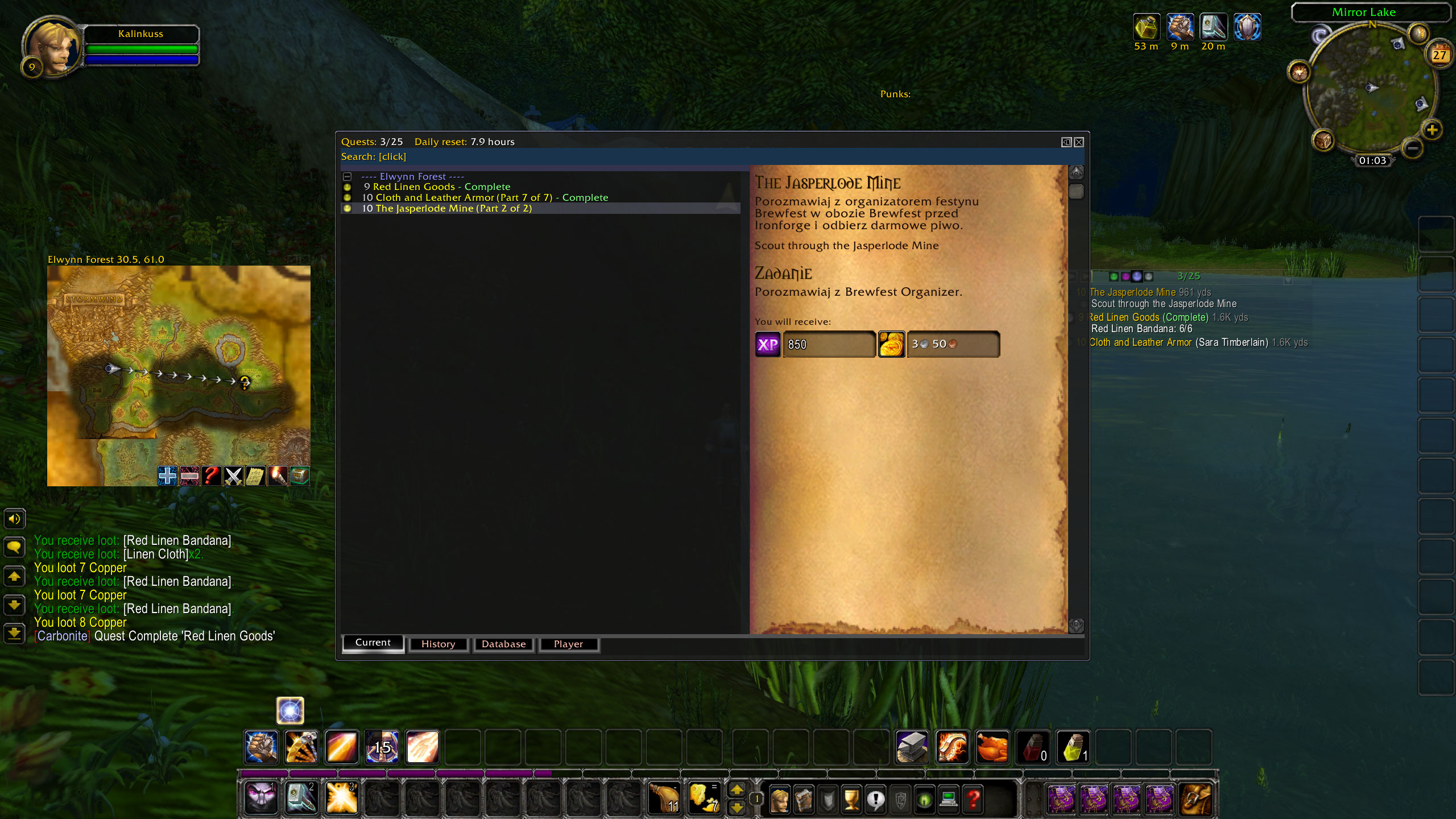Screen dimensions: 1456x819
Task: Click the red question mark help icon
Action: coord(973,799)
